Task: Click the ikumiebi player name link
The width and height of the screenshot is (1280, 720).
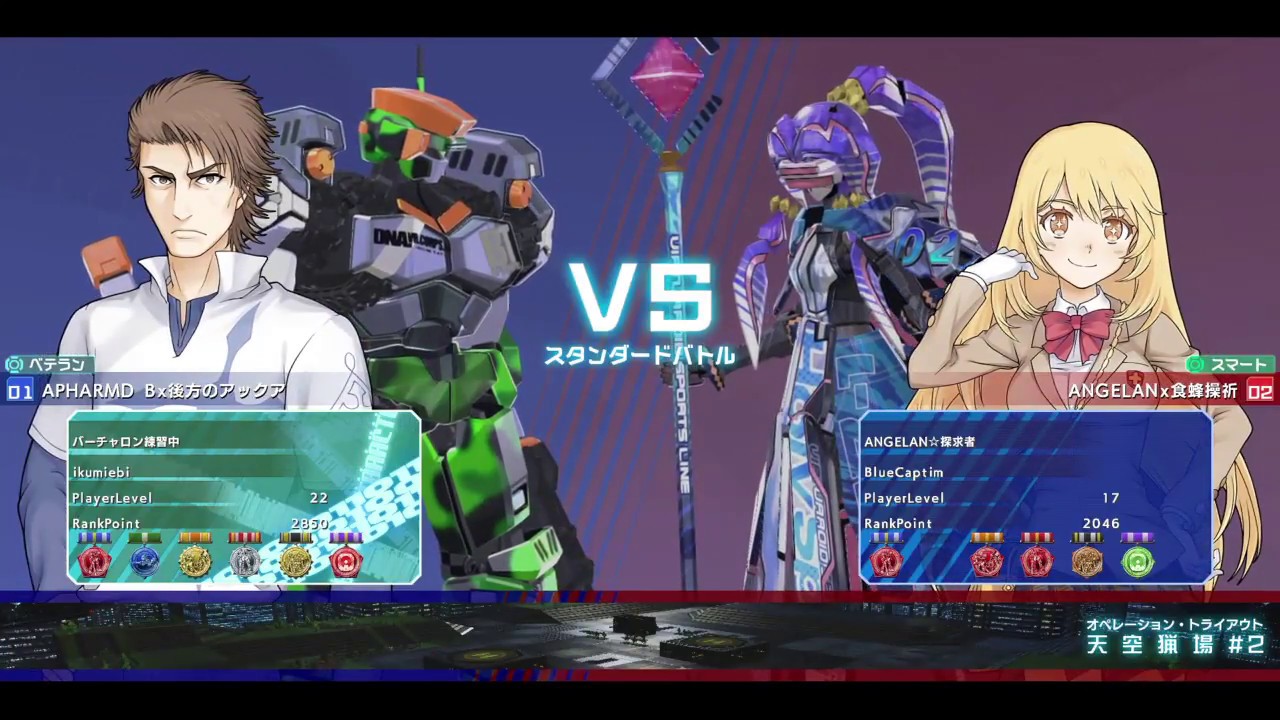Action: (101, 472)
